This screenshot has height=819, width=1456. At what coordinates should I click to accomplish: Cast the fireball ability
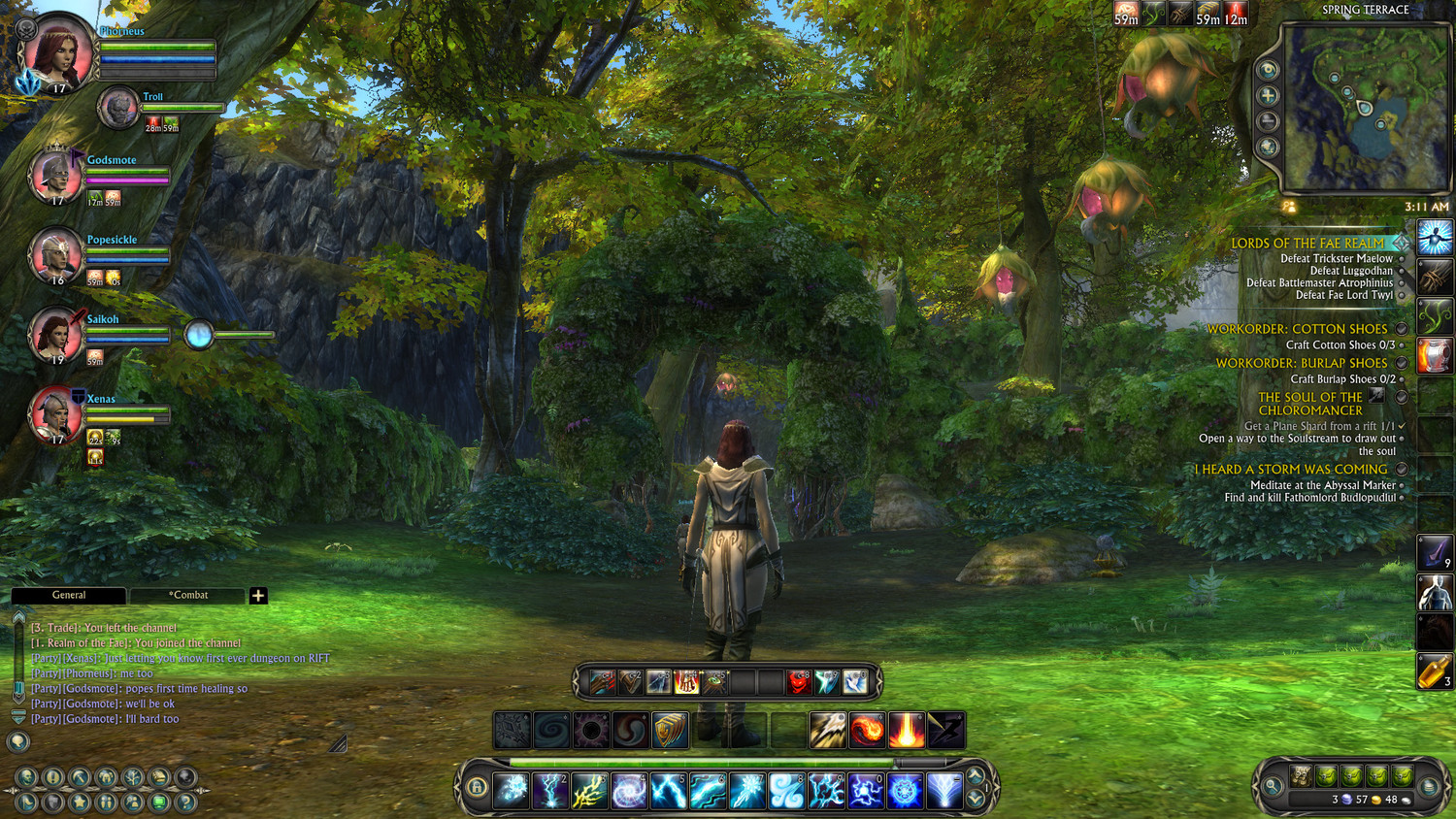click(x=867, y=731)
